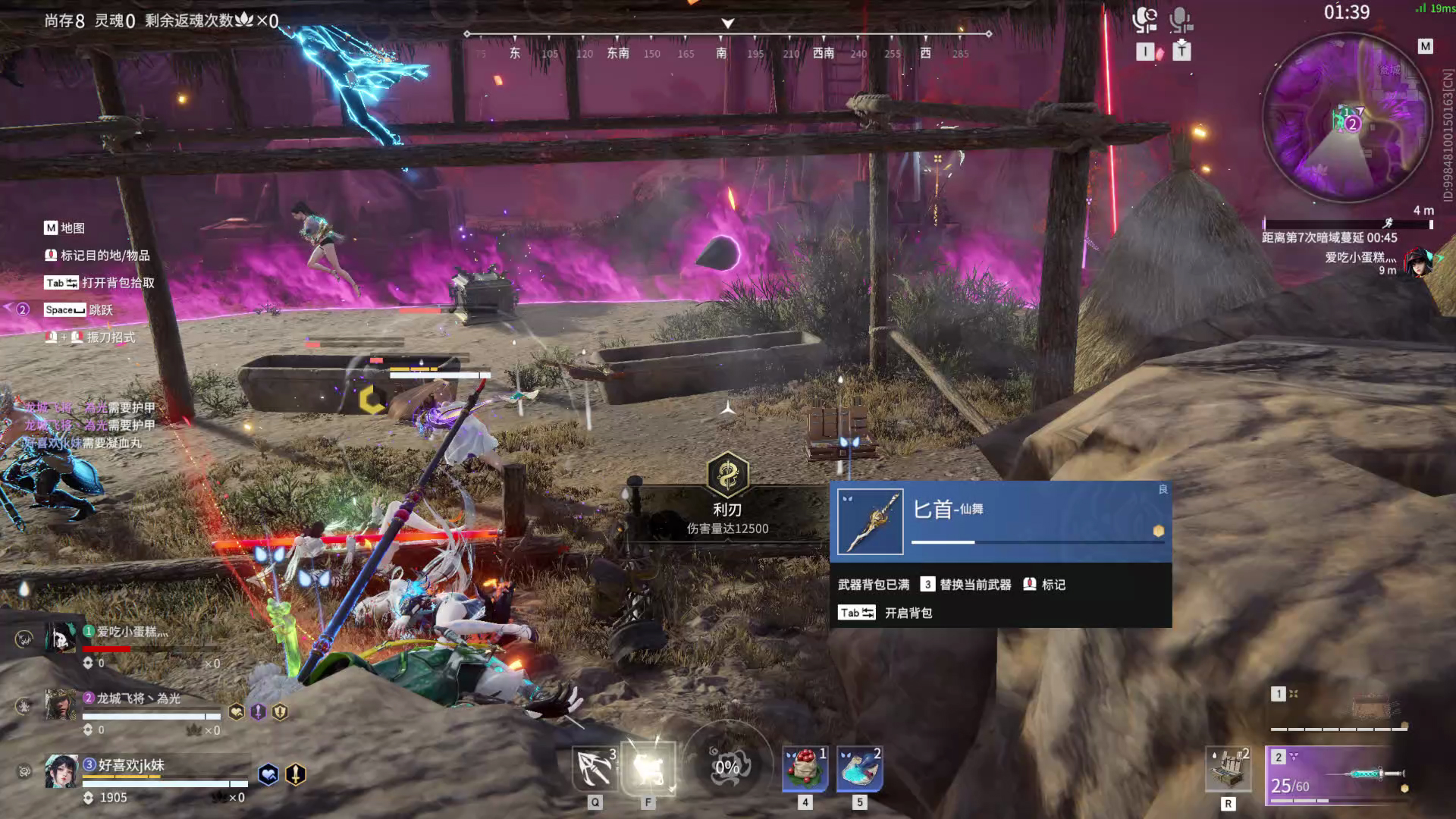Click the 利刃 achievement badge
This screenshot has height=819, width=1456.
[727, 475]
